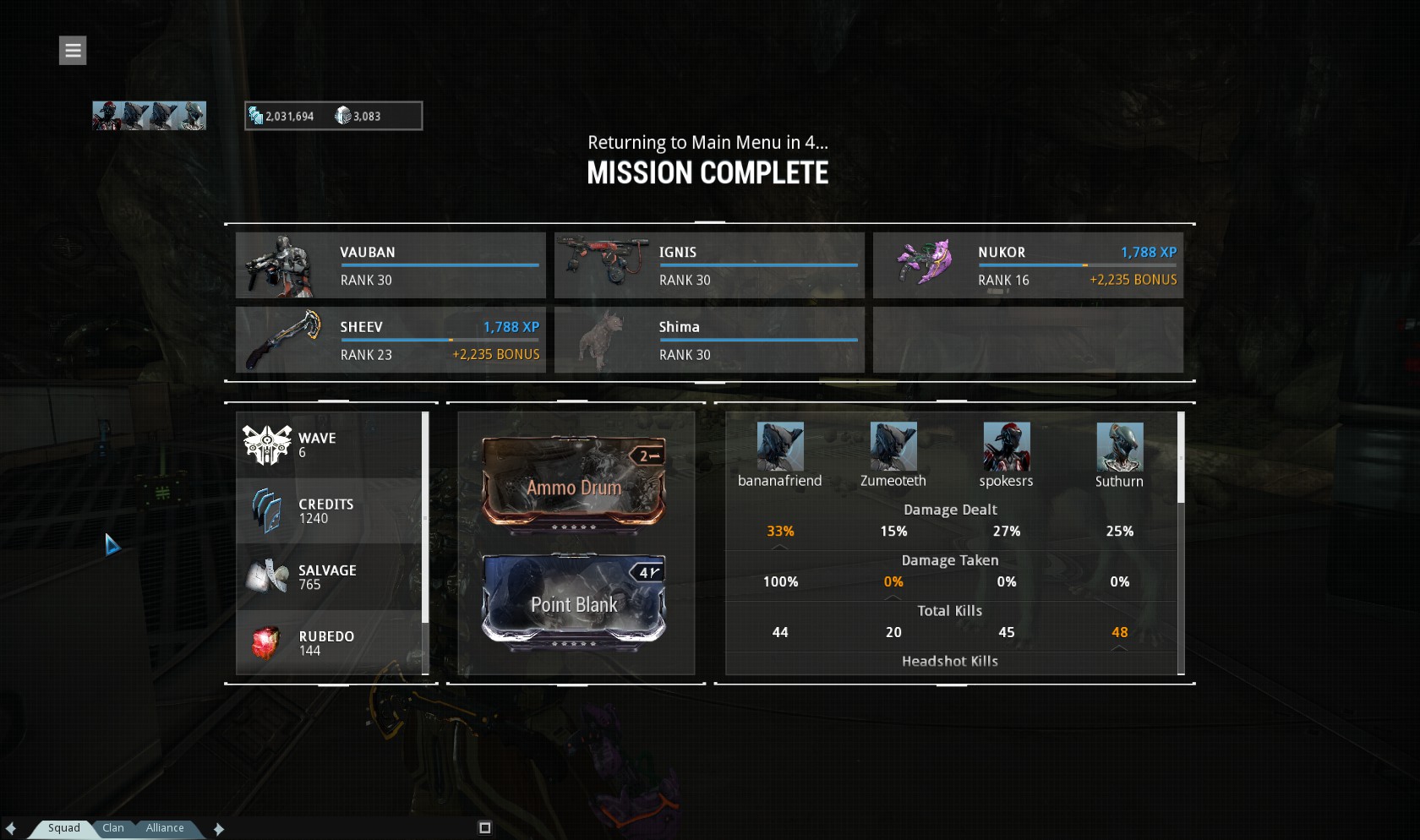Select Zumeoteth's player avatar
The image size is (1420, 840).
pos(893,446)
